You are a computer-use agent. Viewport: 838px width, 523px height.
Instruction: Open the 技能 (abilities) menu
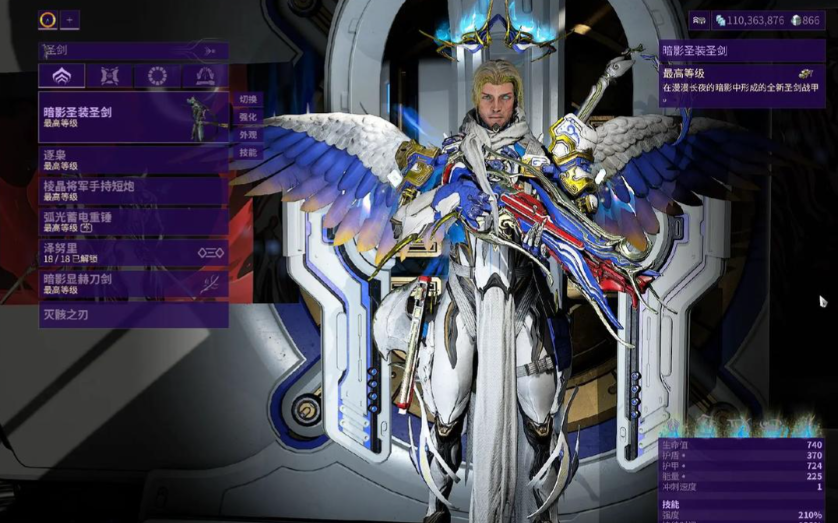pyautogui.click(x=248, y=153)
